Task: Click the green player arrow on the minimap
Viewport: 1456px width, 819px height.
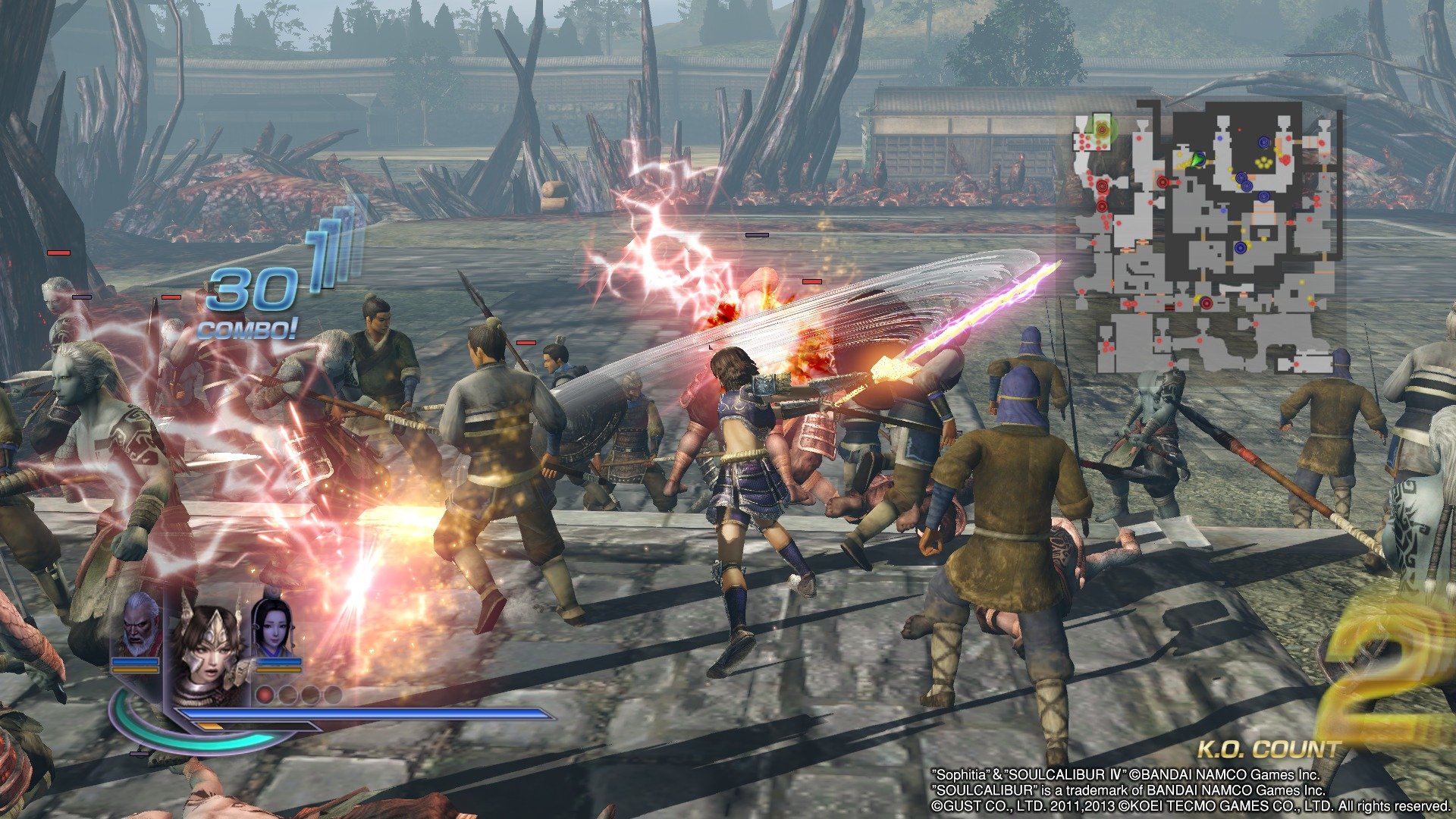Action: click(1198, 158)
